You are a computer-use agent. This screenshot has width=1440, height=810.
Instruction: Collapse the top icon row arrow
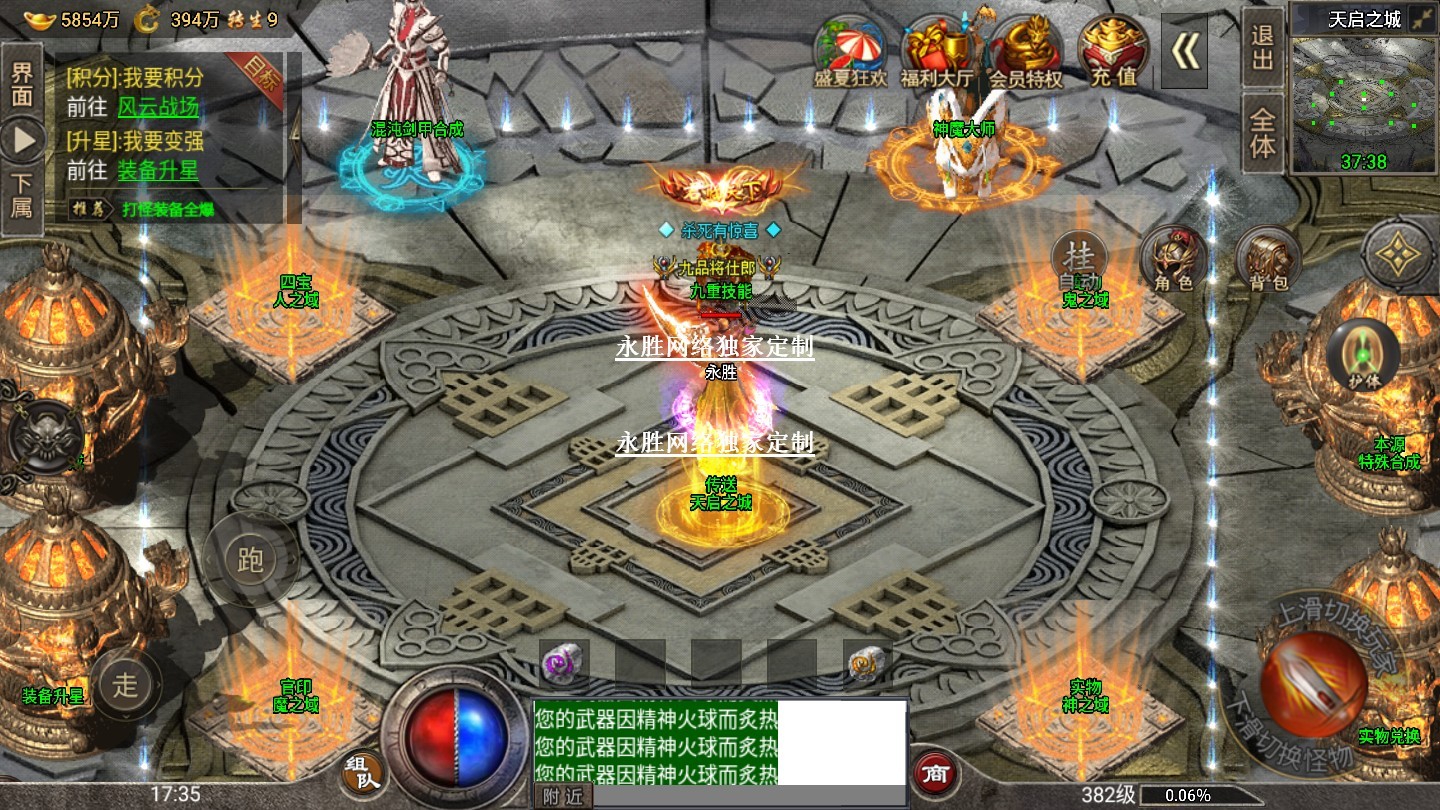pos(1185,52)
